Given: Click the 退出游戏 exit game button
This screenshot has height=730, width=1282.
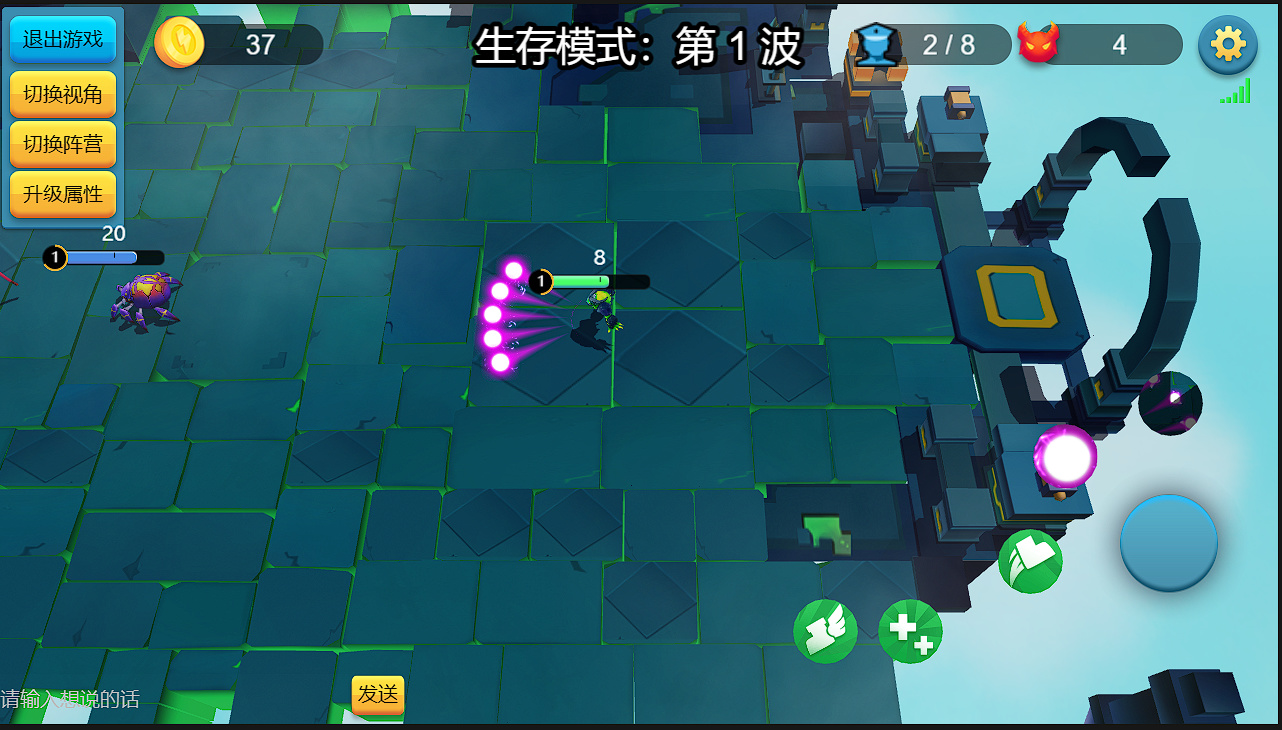Looking at the screenshot, I should [x=63, y=40].
